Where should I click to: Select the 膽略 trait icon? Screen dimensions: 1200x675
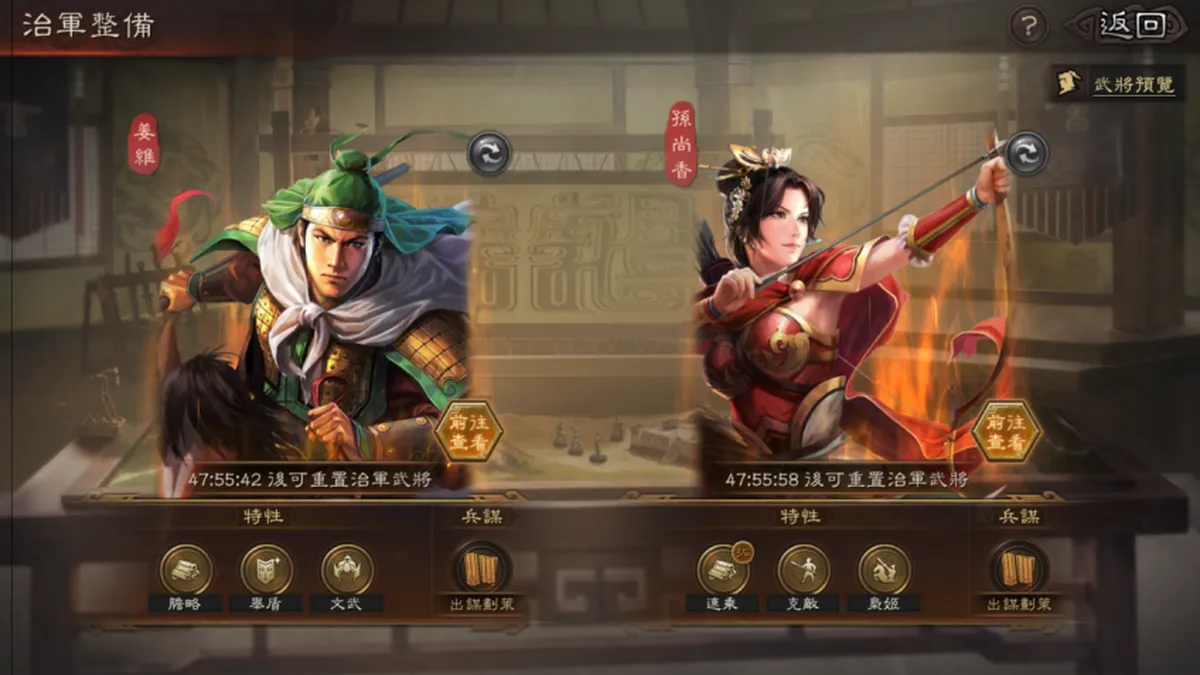click(x=186, y=570)
